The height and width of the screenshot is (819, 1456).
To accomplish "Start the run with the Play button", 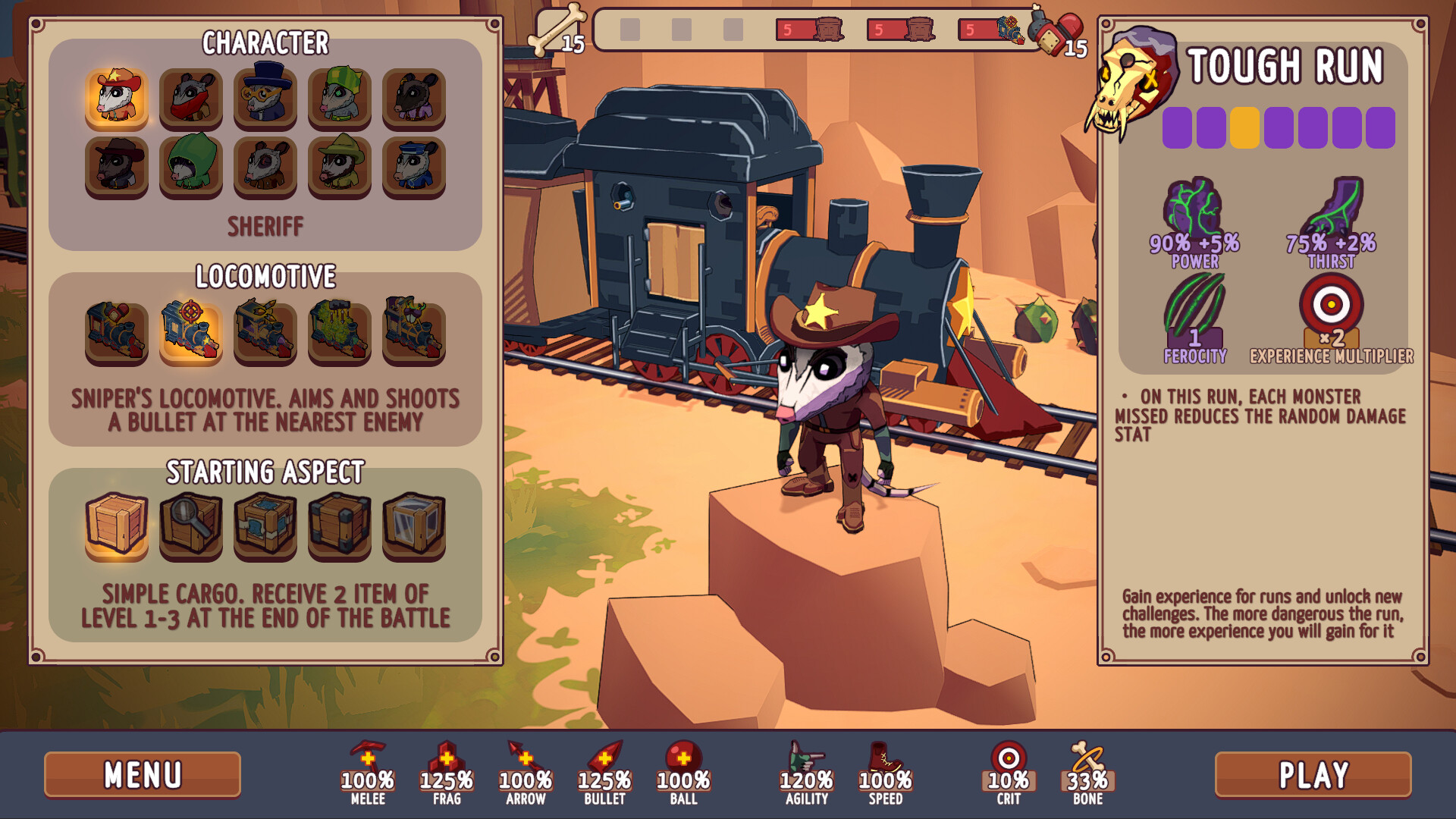I will tap(1313, 774).
